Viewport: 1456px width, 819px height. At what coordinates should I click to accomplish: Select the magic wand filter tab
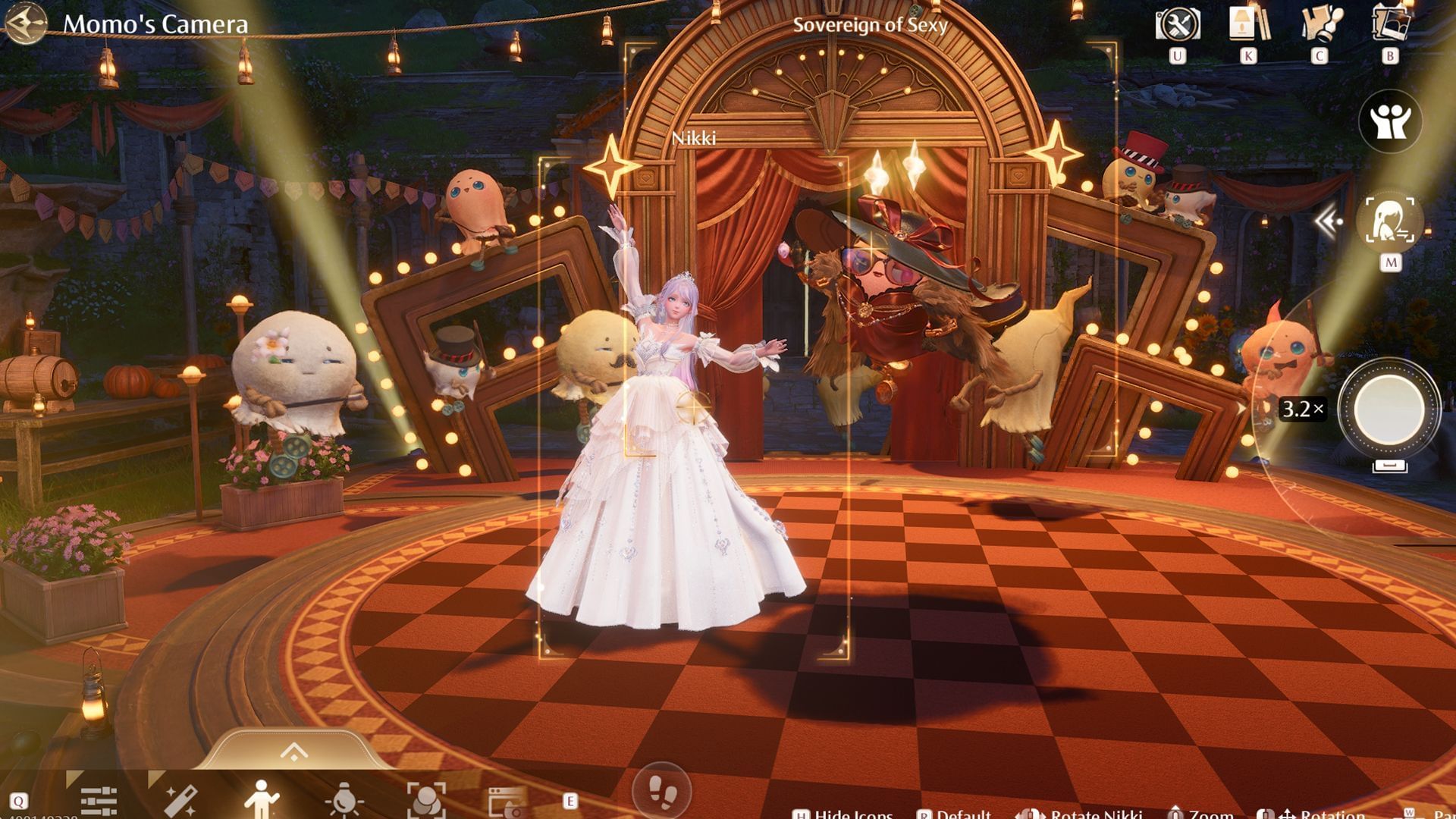[x=180, y=801]
